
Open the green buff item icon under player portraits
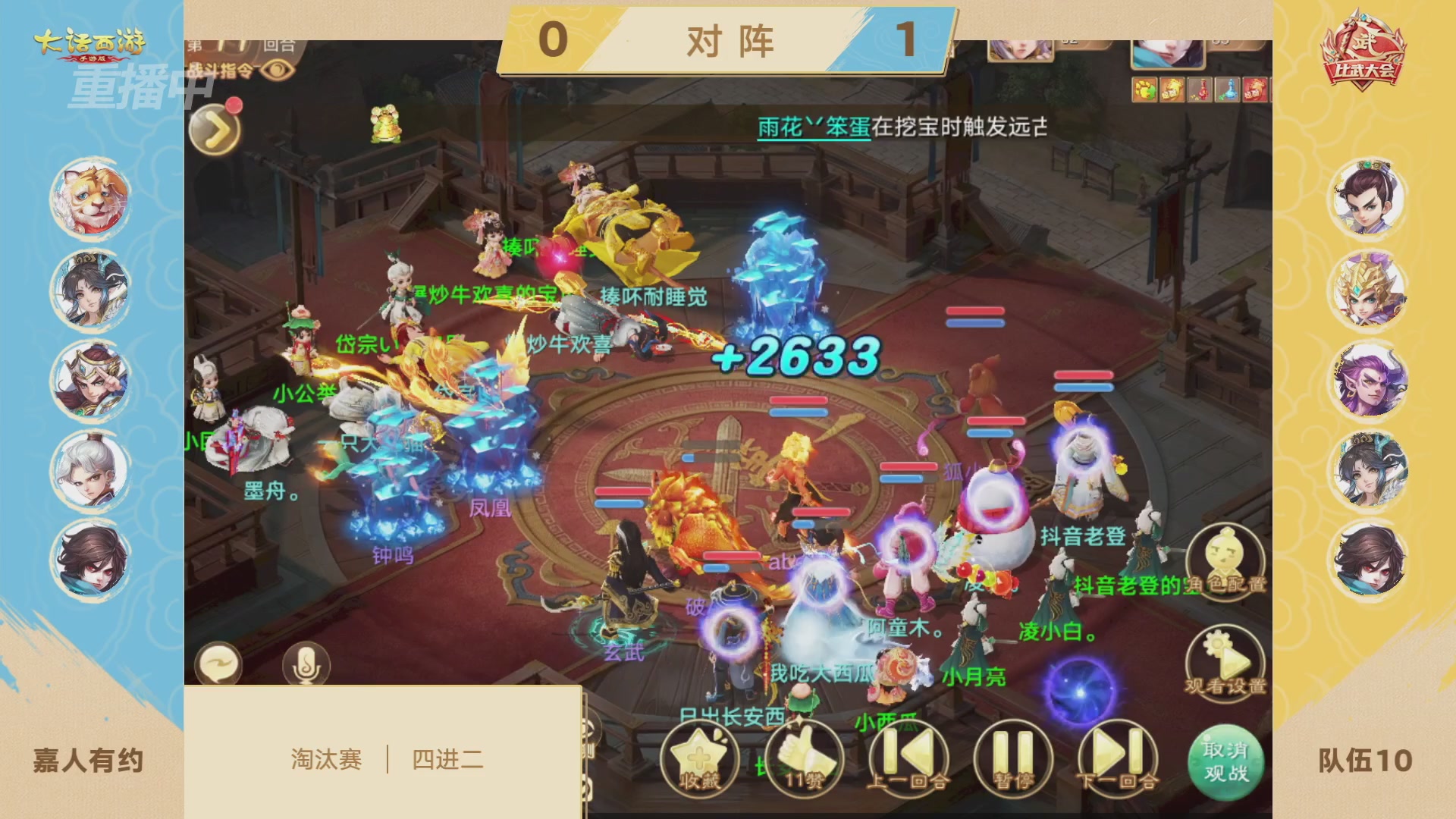point(1145,89)
